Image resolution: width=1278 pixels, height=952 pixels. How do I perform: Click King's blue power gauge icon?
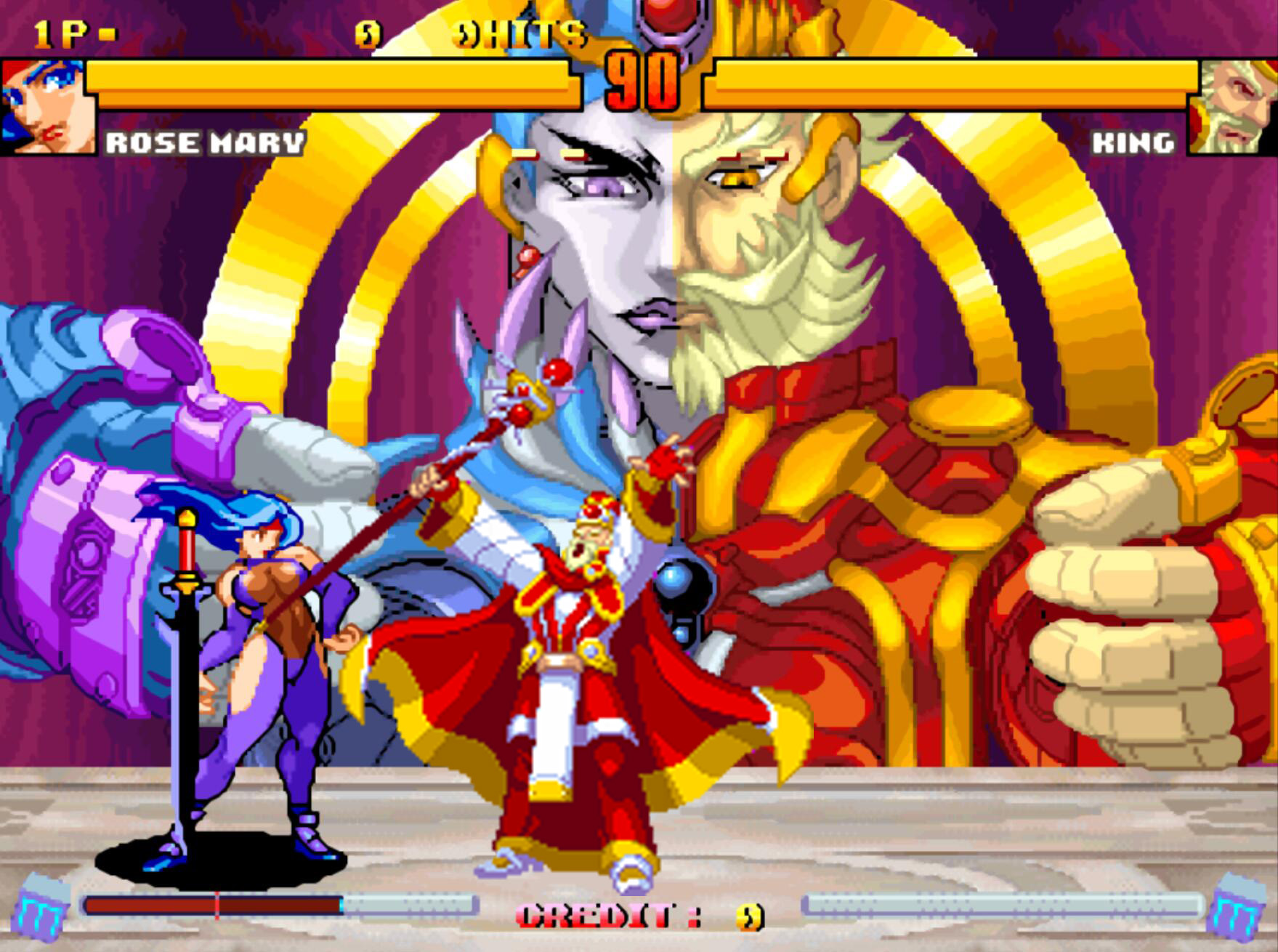pos(1234,908)
